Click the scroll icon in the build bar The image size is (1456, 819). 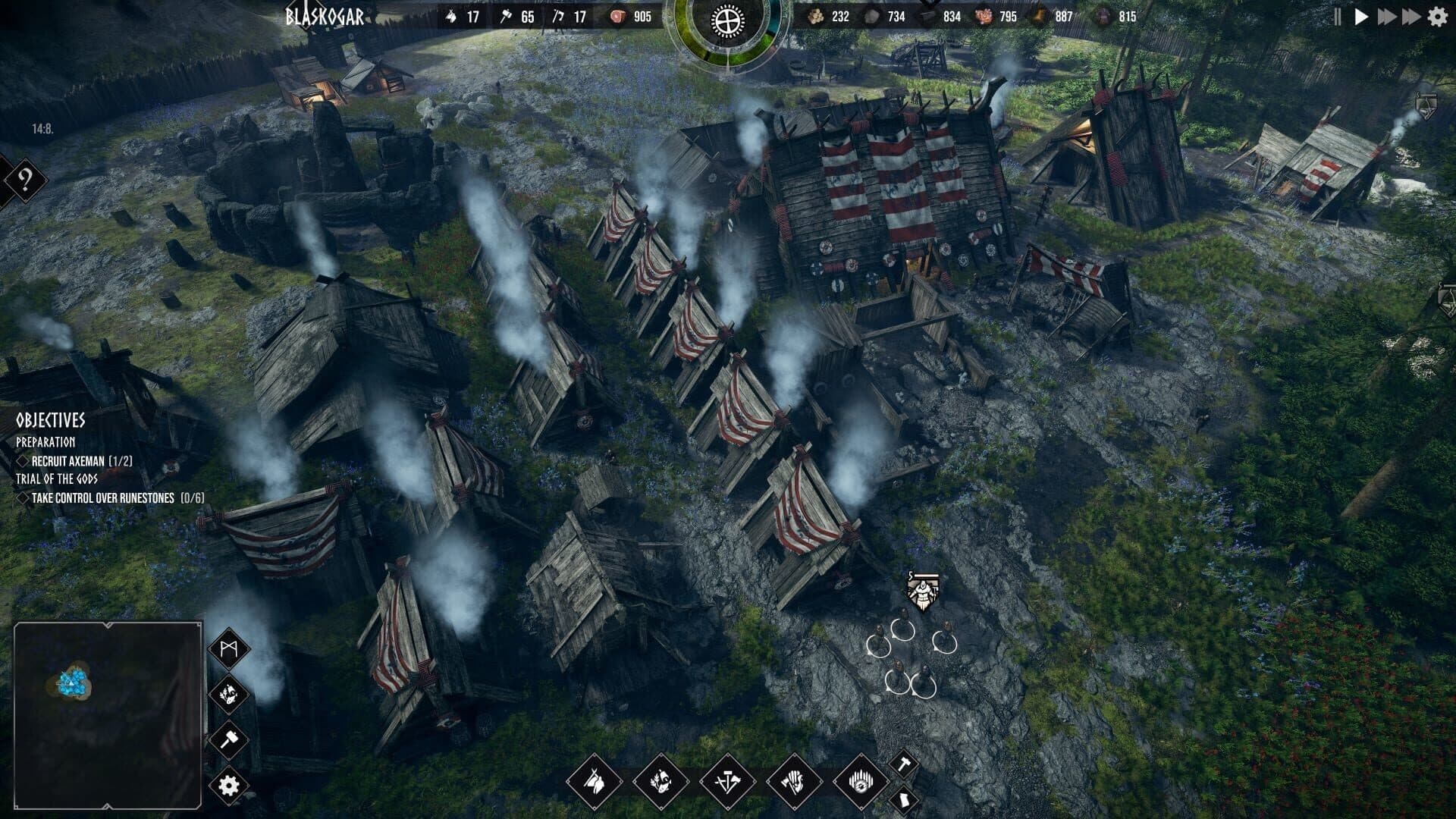coord(904,800)
